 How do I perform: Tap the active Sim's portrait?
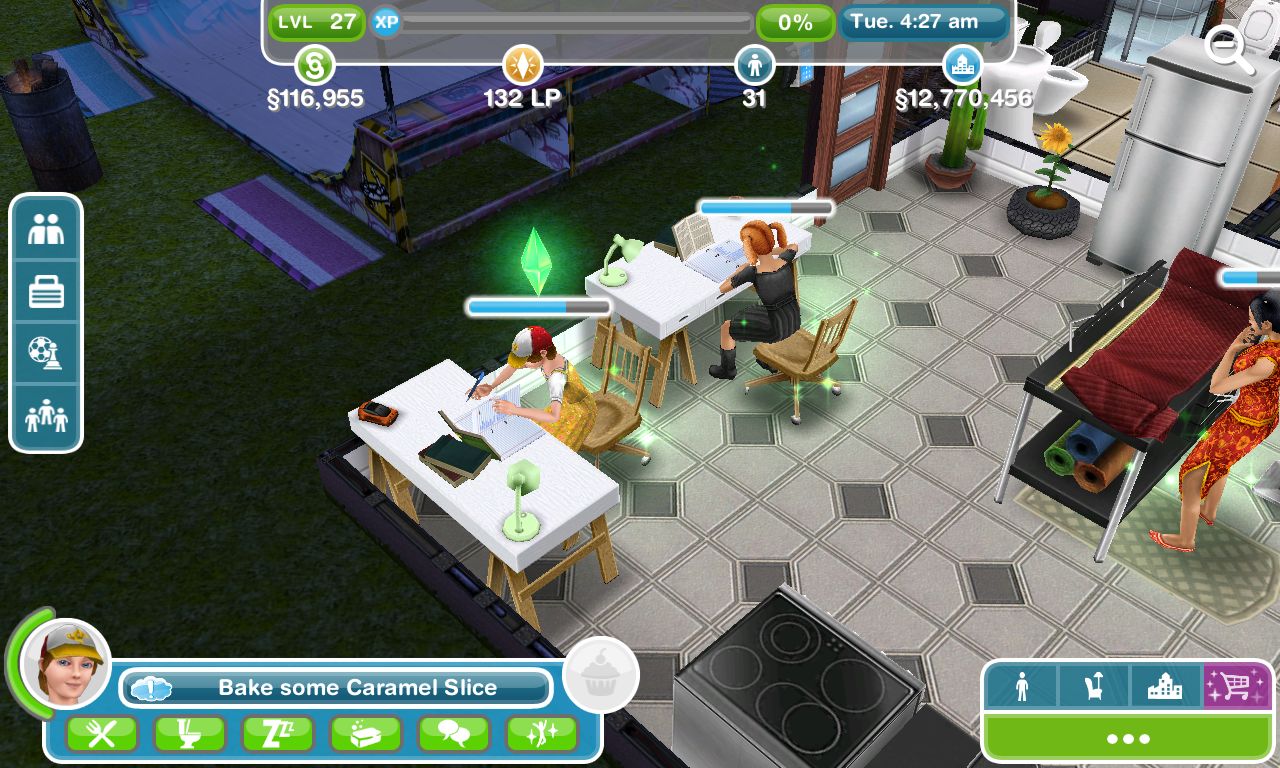click(62, 660)
